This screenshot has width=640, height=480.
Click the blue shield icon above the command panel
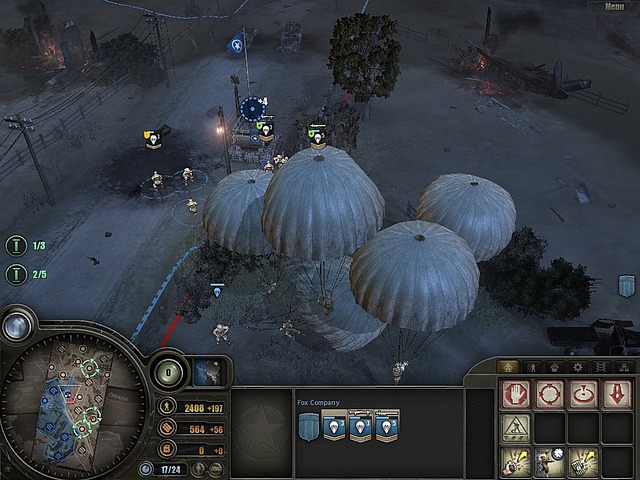(627, 286)
